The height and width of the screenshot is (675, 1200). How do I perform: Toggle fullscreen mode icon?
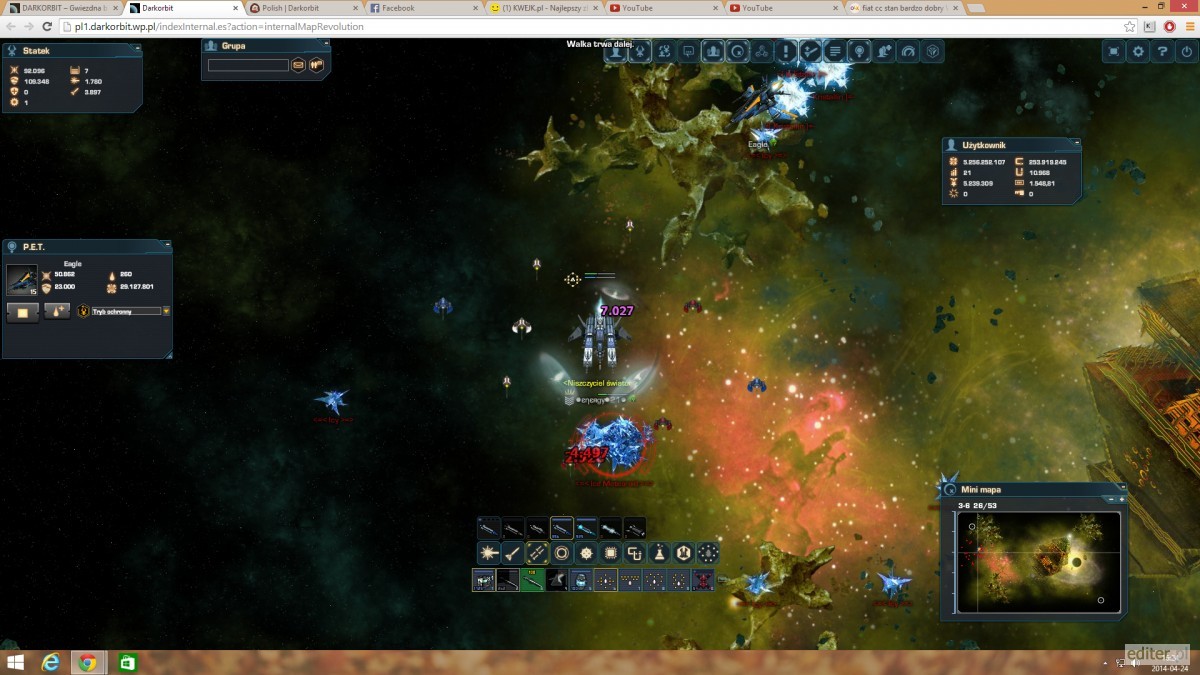[1114, 52]
